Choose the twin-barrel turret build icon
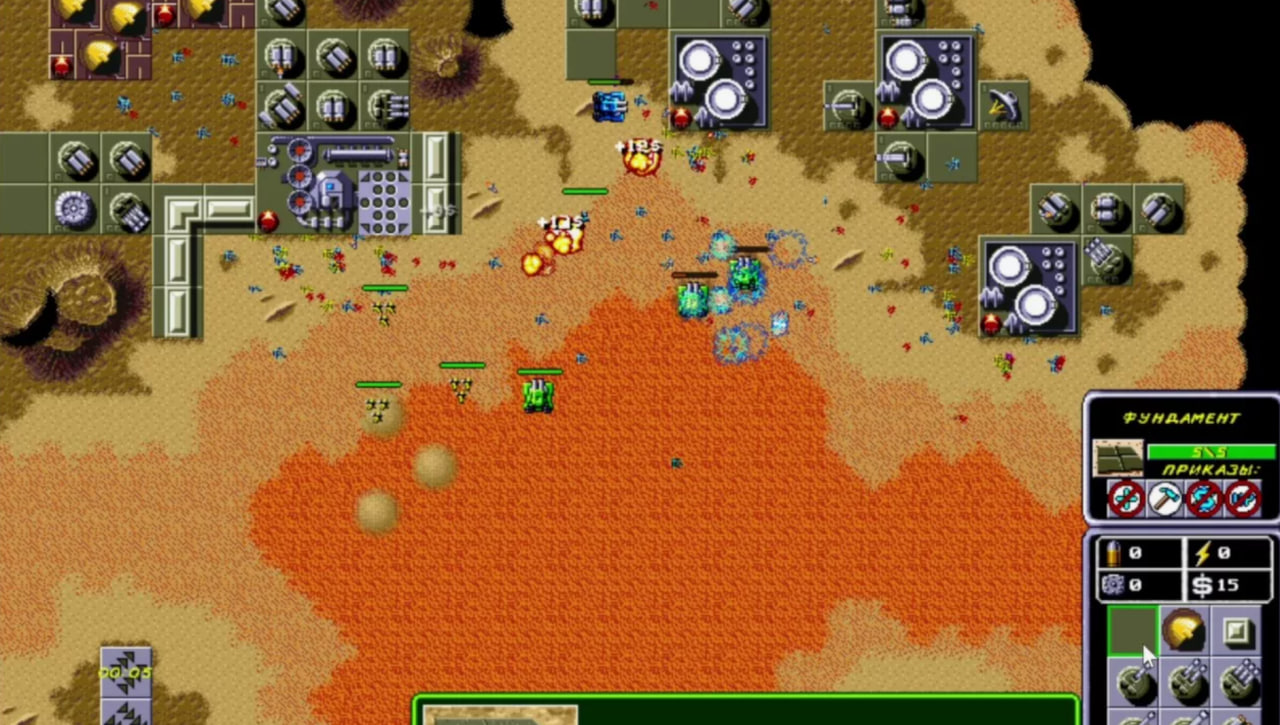This screenshot has width=1280, height=725. [x=1184, y=683]
